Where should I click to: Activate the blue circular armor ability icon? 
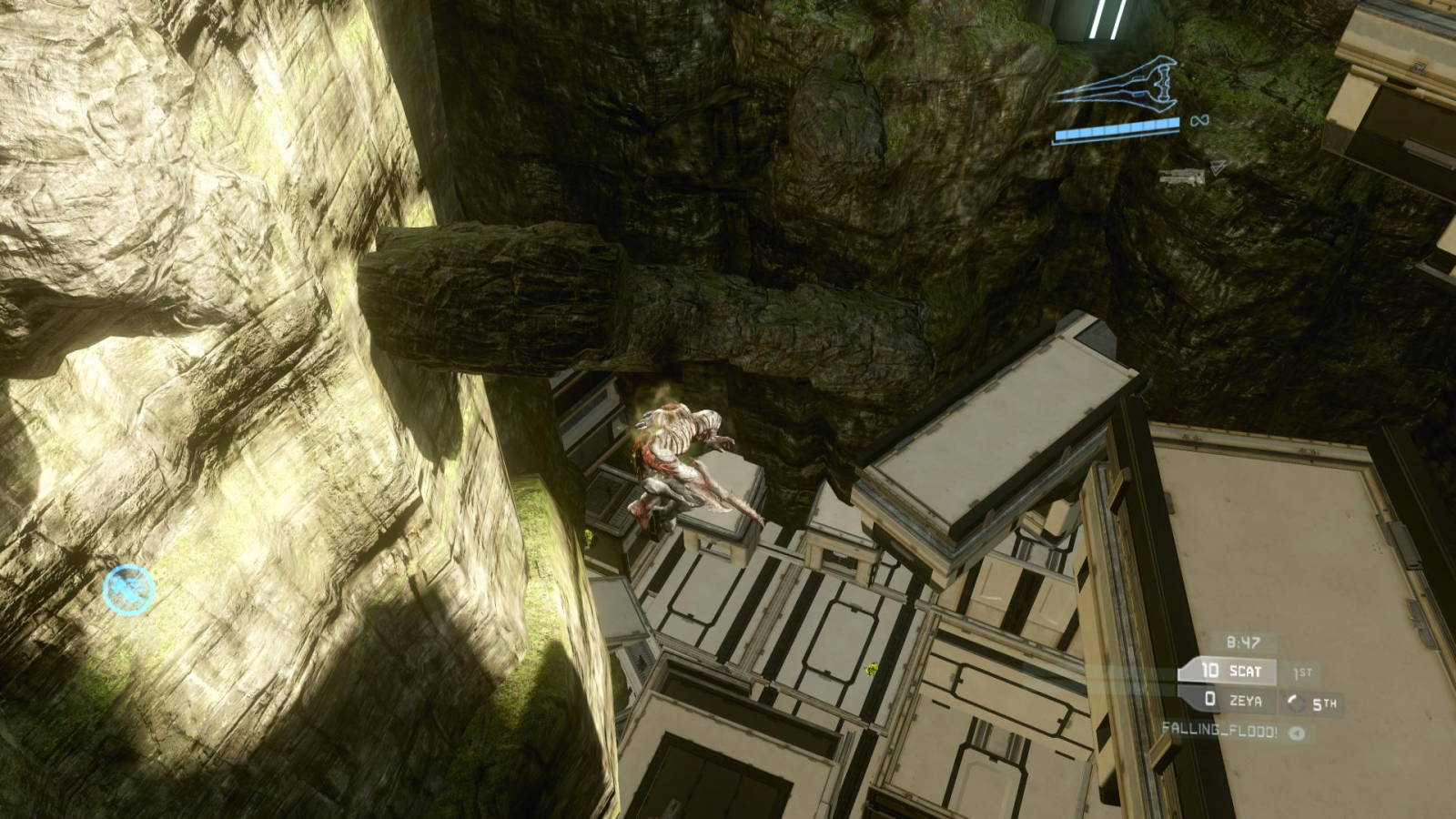(x=128, y=590)
